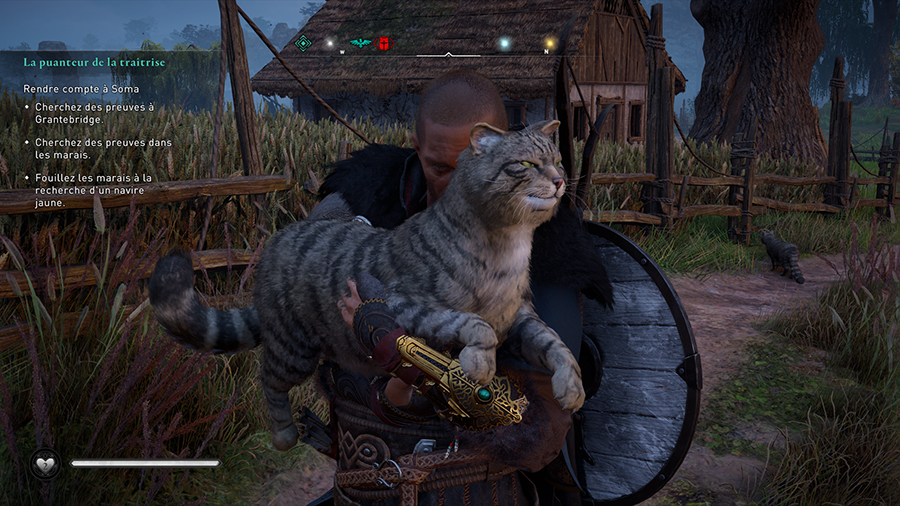
Task: Choose the objective about evidence in the marshes
Action: click(x=103, y=148)
